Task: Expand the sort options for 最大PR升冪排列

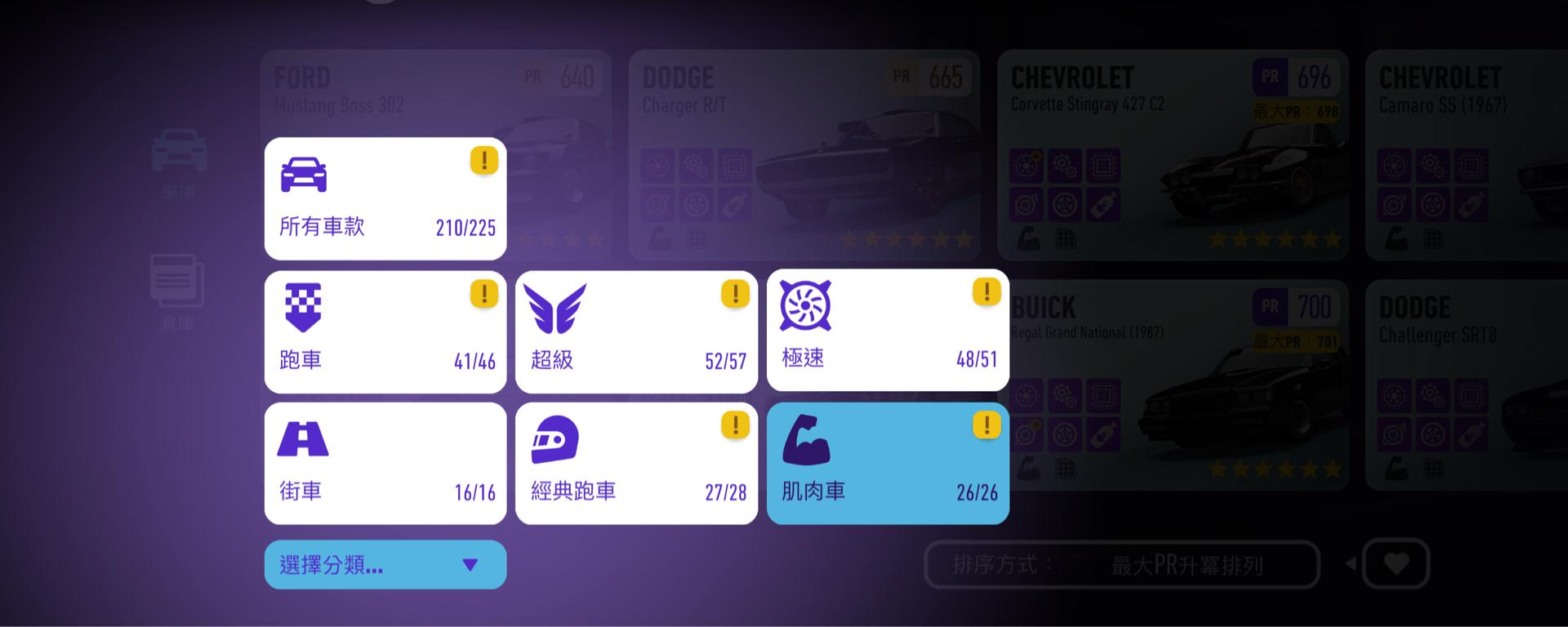Action: pos(1121,564)
